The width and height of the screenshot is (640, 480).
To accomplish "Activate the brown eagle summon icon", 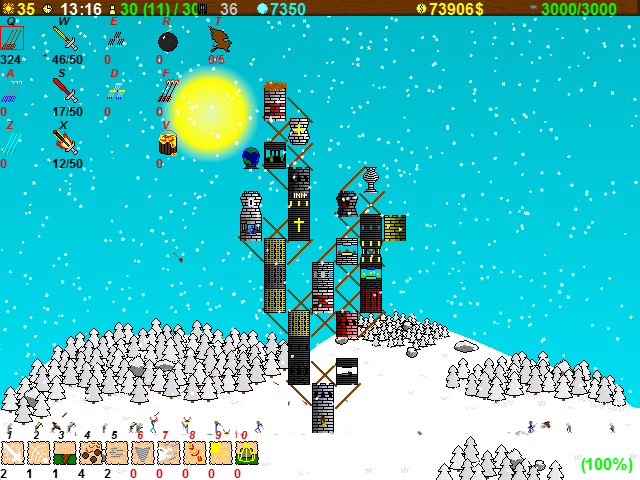I will tap(218, 39).
